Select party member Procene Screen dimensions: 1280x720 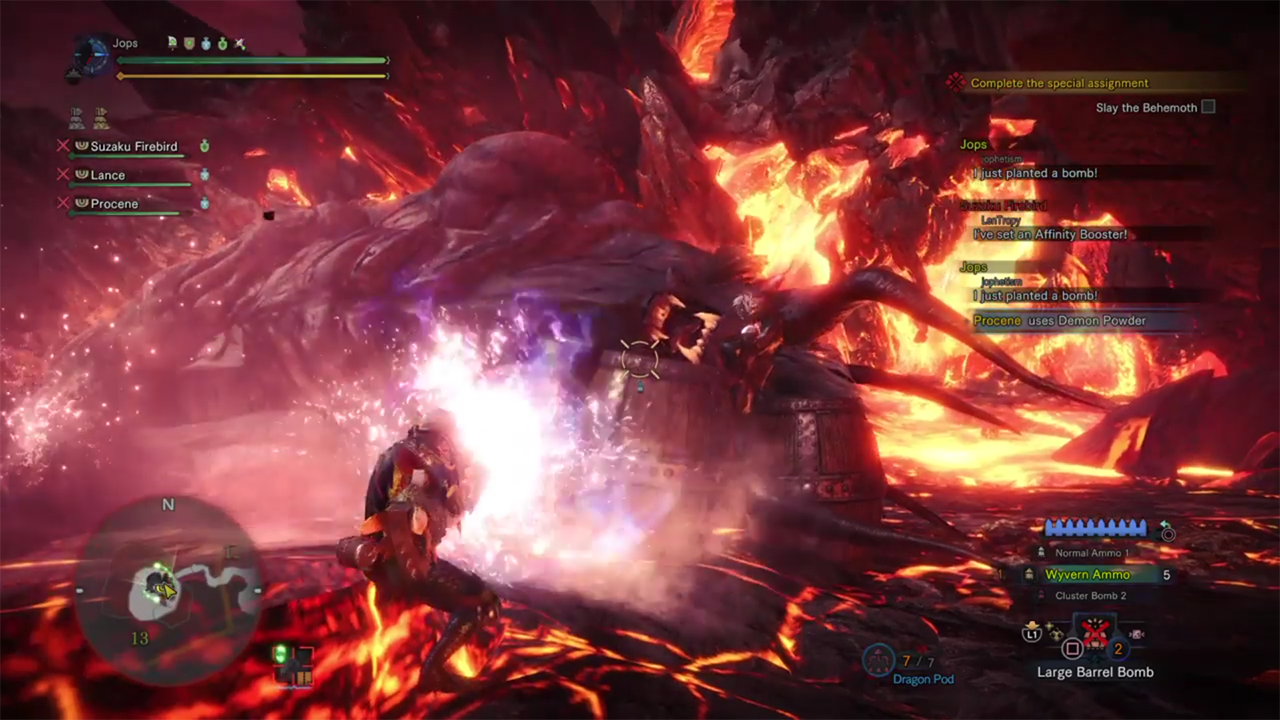[x=114, y=204]
